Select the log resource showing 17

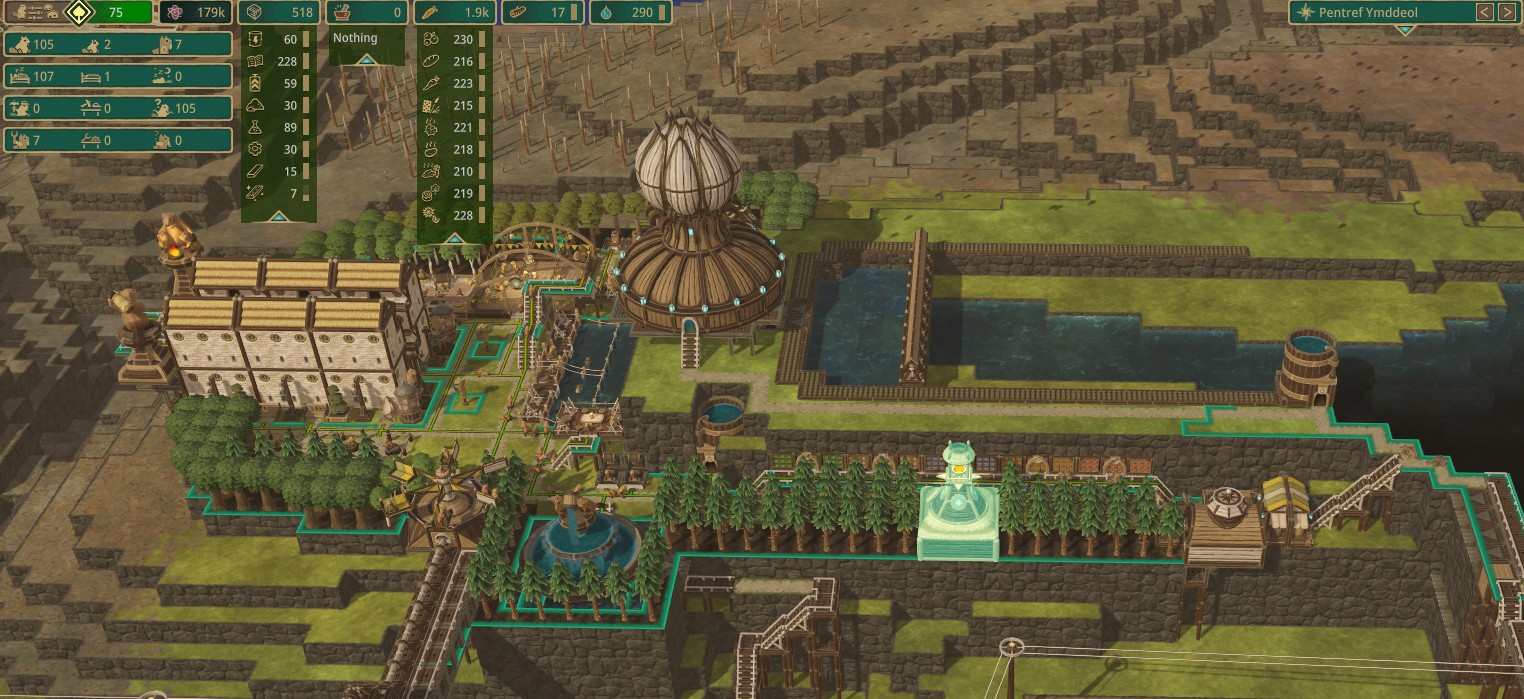(540, 13)
